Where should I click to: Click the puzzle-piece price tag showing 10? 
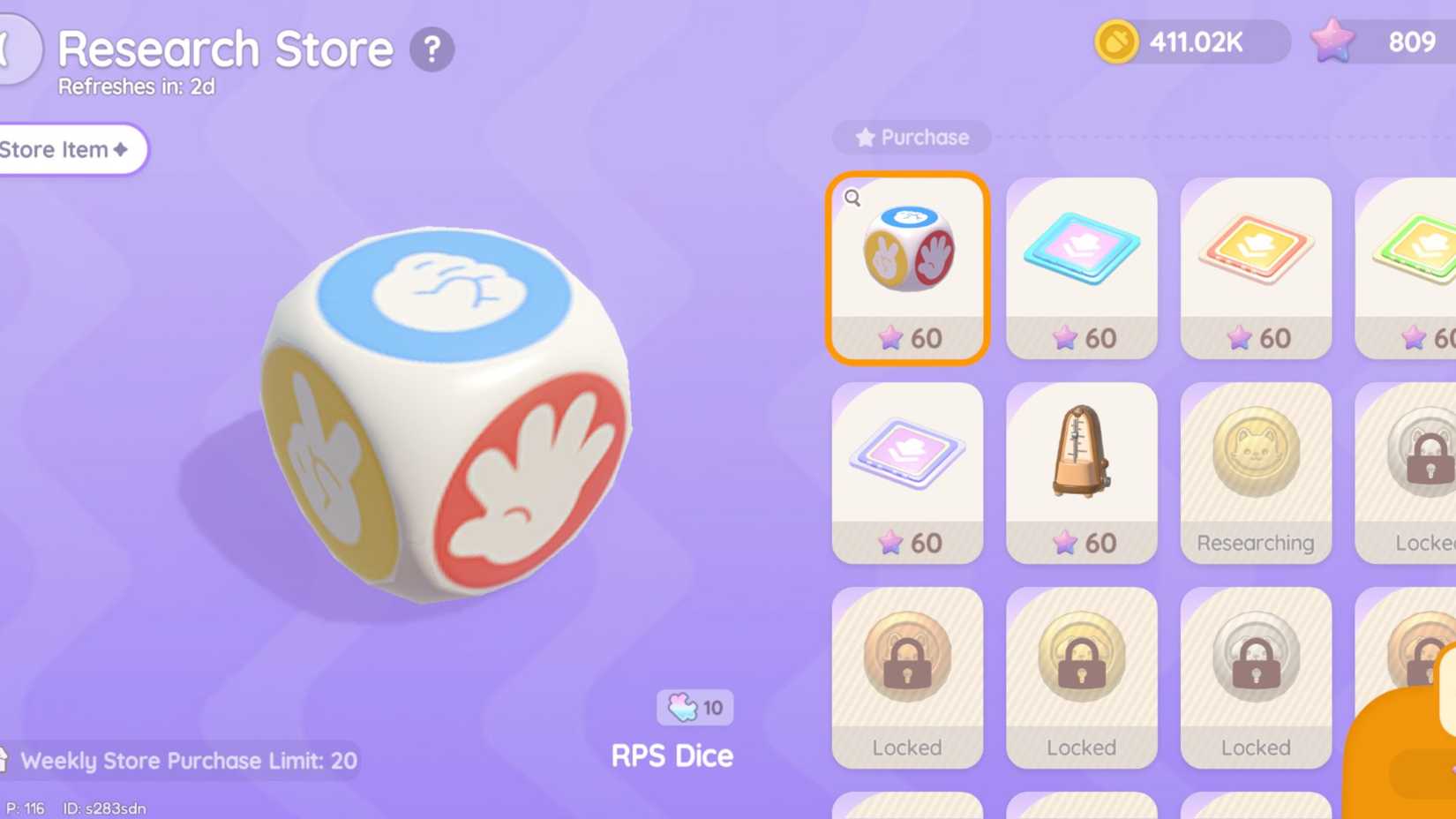(694, 706)
